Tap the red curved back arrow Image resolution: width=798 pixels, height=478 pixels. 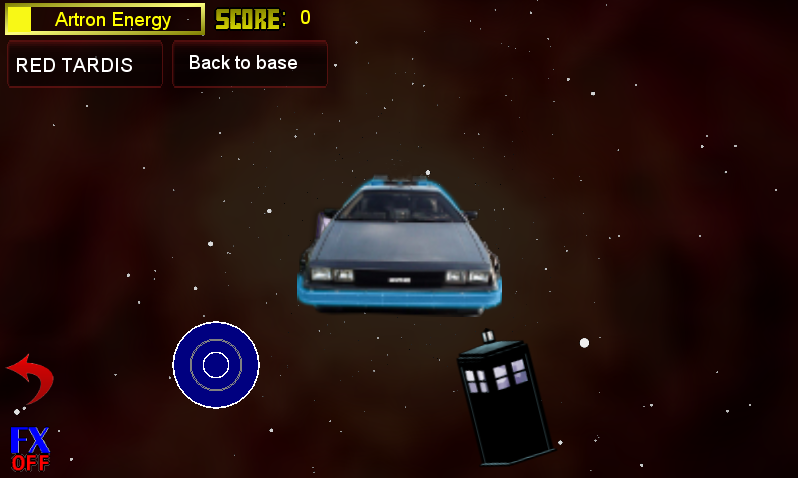tap(30, 378)
